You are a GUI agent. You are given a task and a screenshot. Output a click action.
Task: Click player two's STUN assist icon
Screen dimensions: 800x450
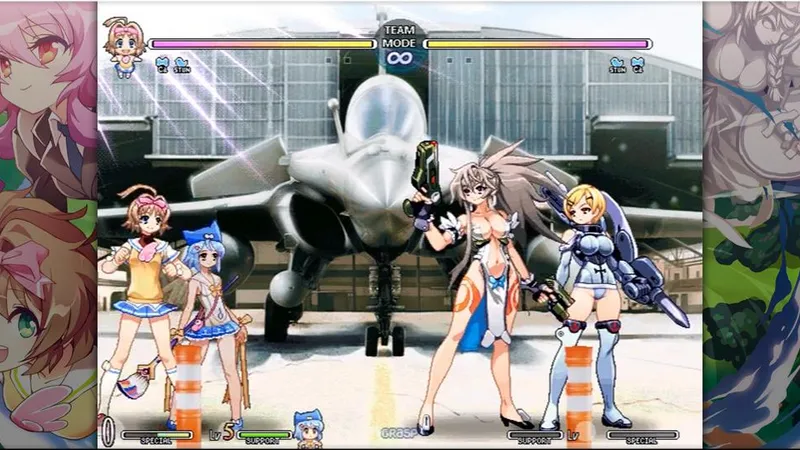(x=617, y=64)
